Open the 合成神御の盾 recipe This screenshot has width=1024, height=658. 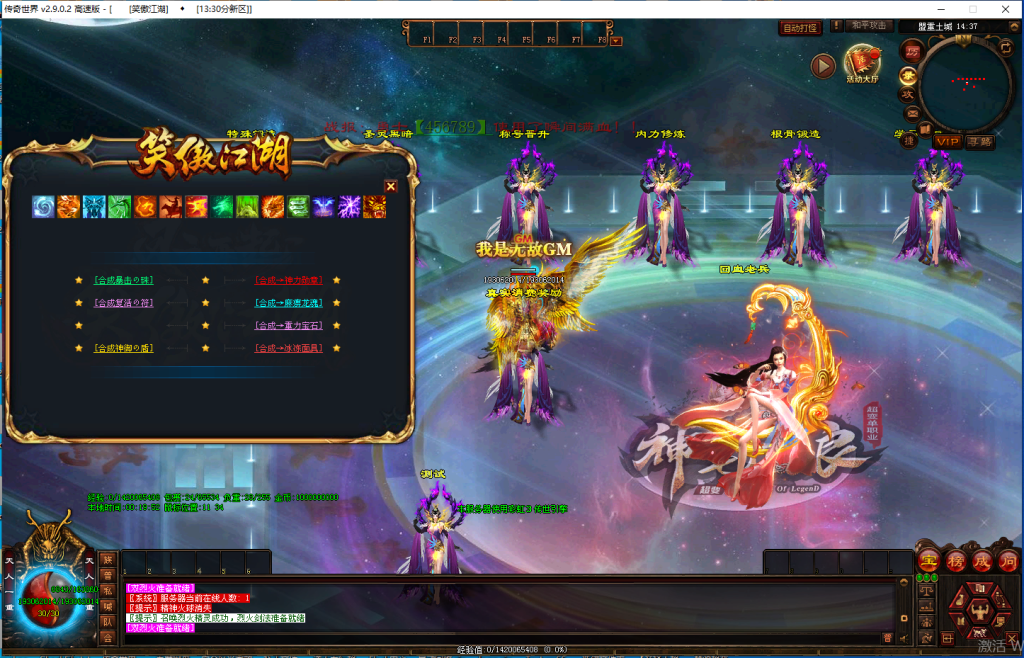pos(124,348)
